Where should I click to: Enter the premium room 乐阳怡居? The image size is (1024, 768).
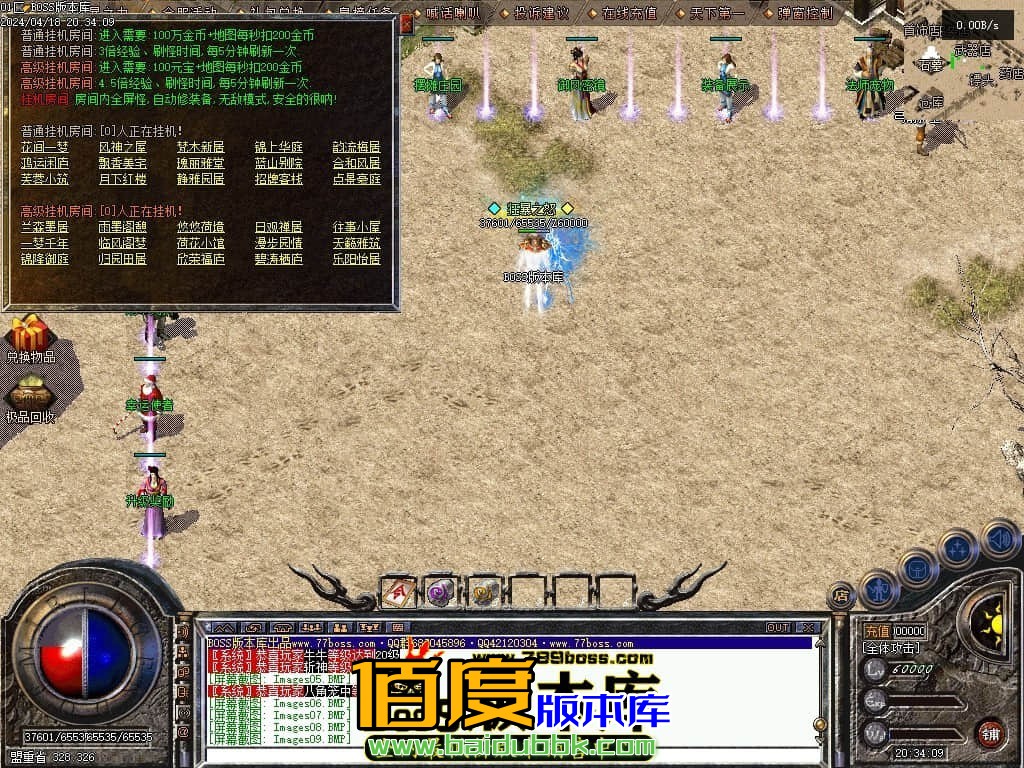click(x=356, y=259)
